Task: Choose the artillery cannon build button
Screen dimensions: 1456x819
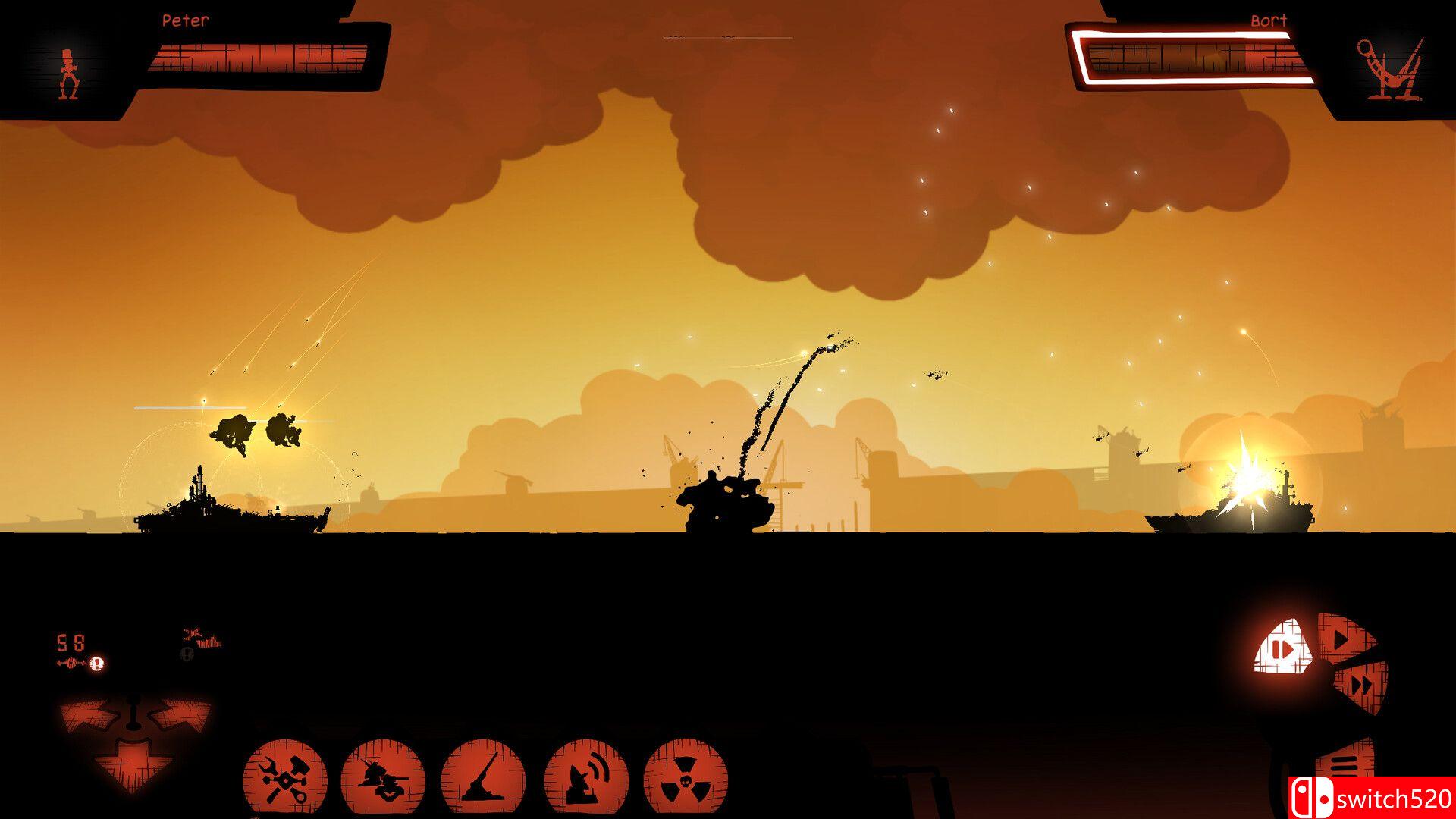Action: 483,780
